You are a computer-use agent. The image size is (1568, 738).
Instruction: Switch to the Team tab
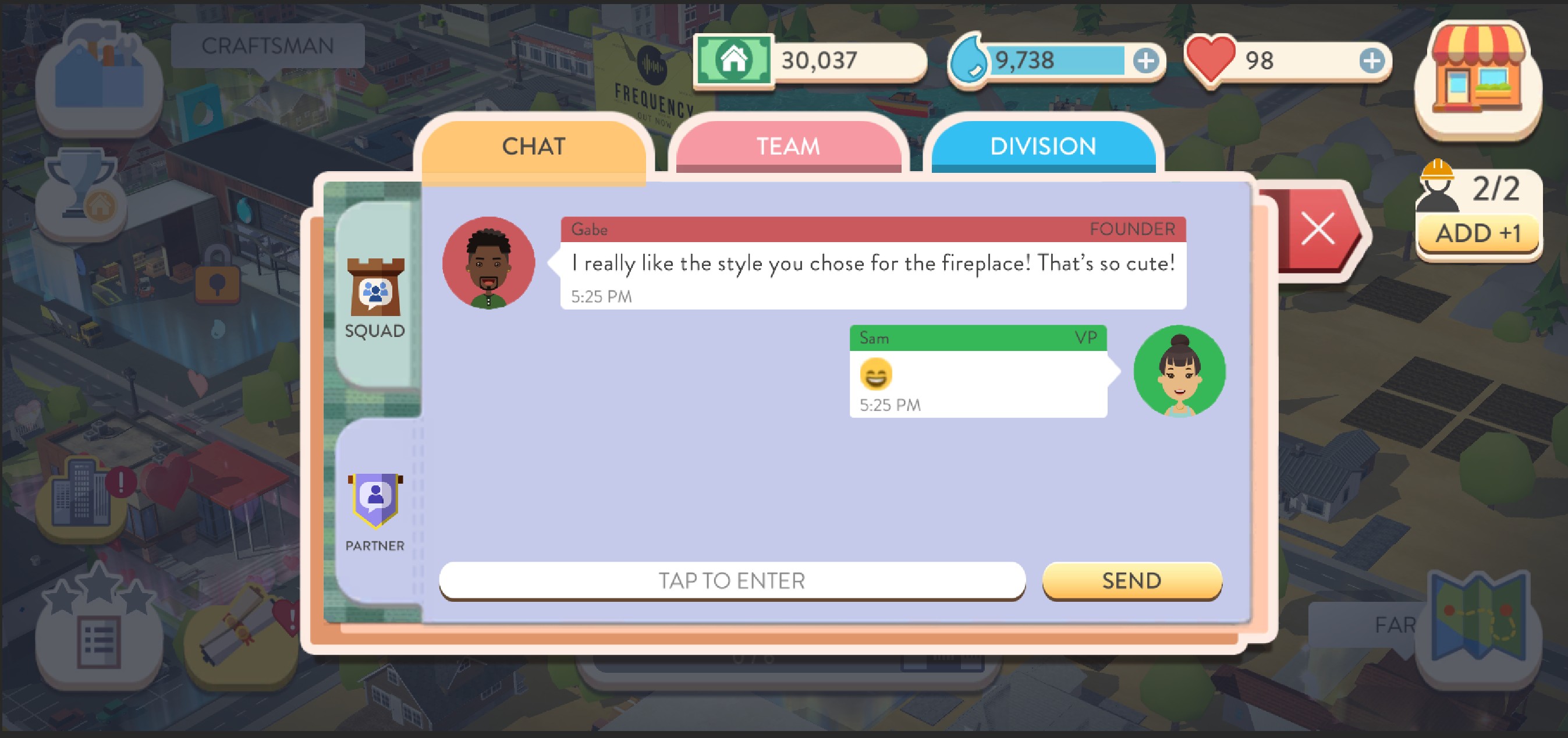787,147
